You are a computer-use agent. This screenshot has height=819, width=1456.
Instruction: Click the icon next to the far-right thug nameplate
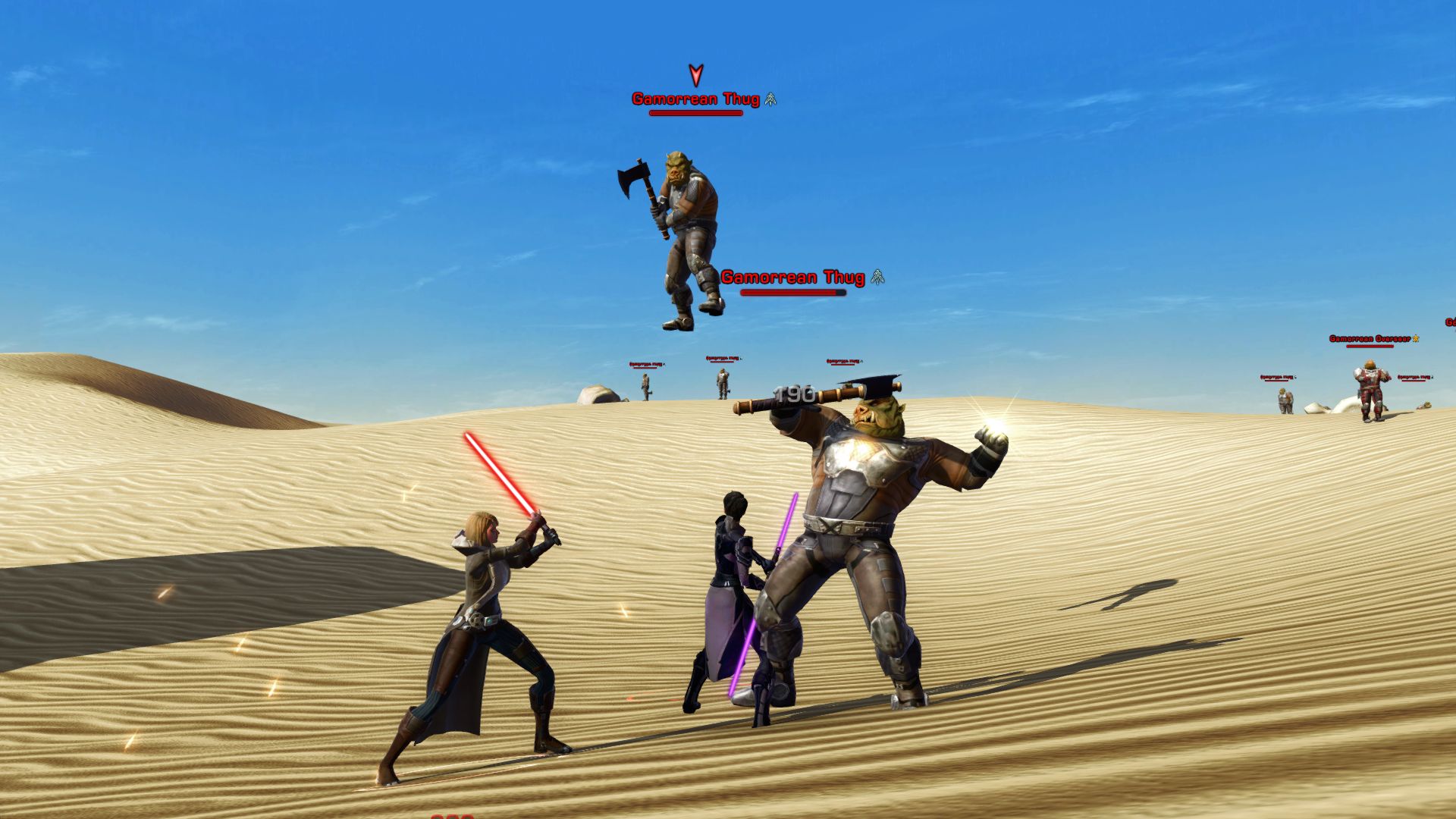point(1432,378)
